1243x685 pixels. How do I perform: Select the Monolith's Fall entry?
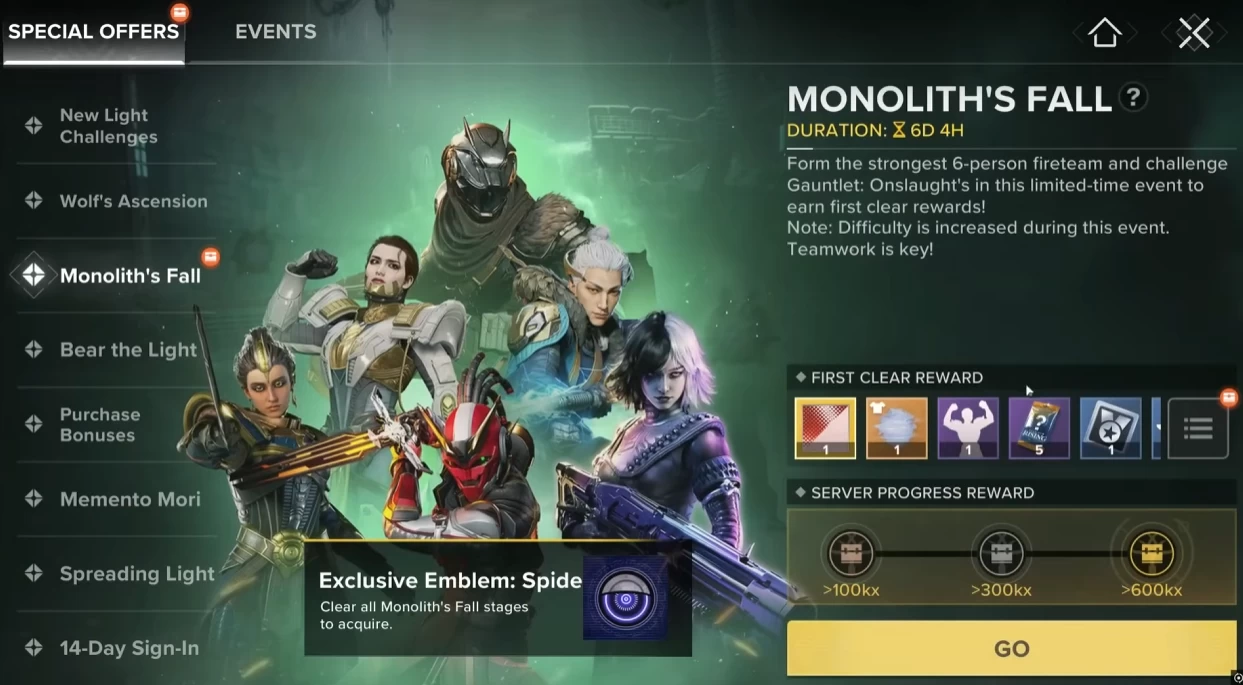pyautogui.click(x=130, y=276)
